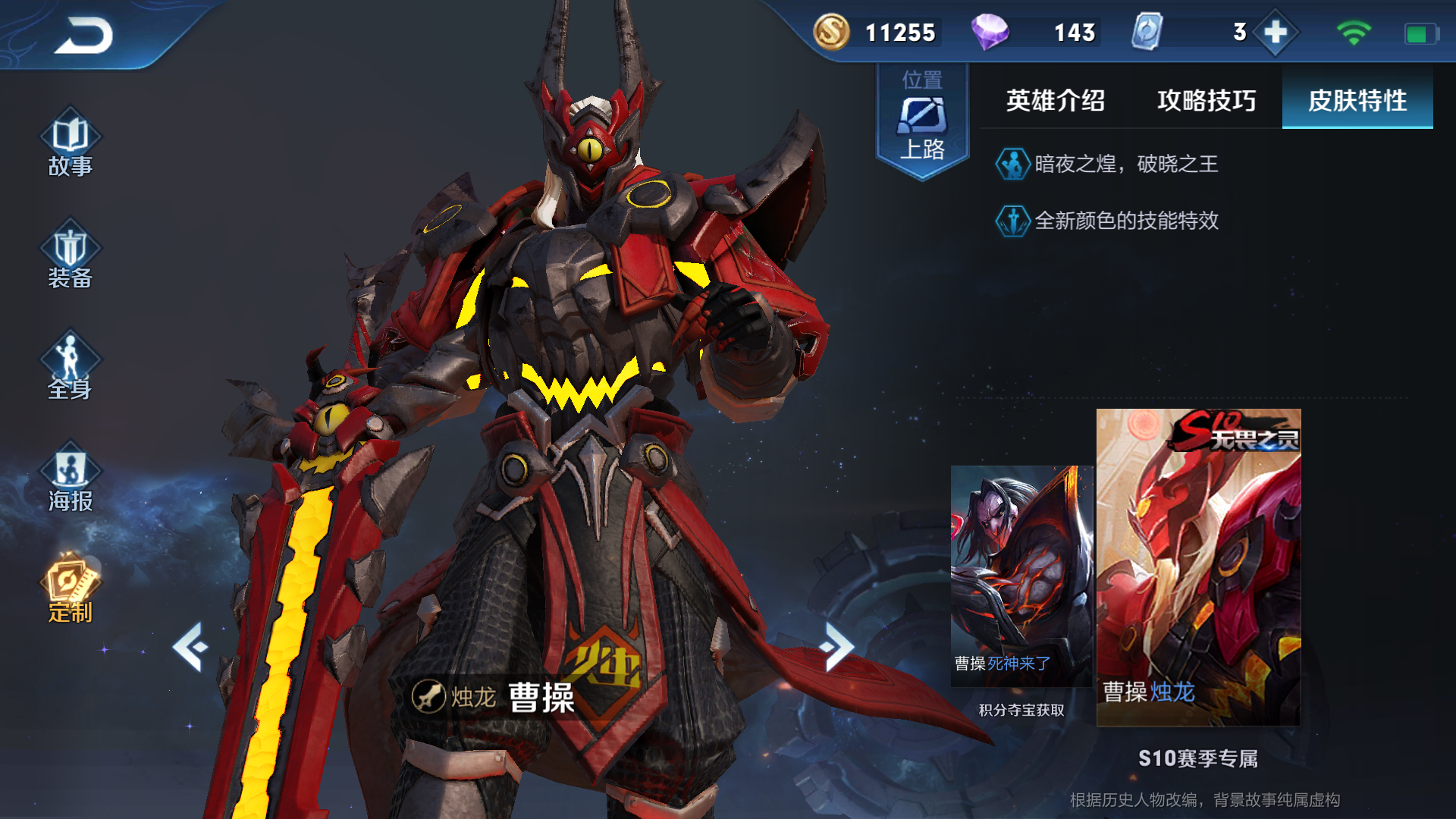Click the plus button to add tickets
Screen dimensions: 1456x819
[1276, 32]
